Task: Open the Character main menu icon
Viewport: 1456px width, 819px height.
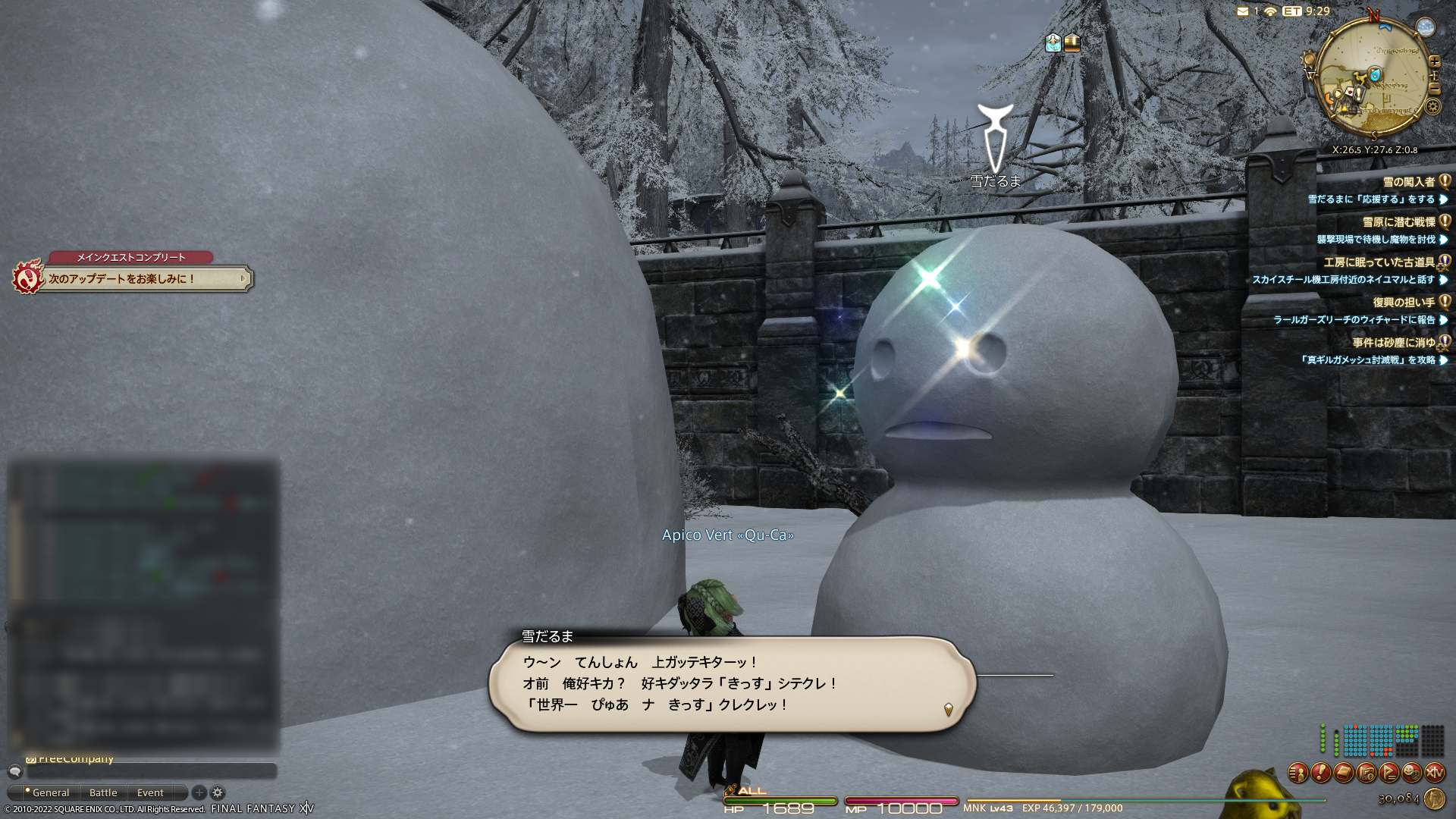Action: coord(1298,773)
